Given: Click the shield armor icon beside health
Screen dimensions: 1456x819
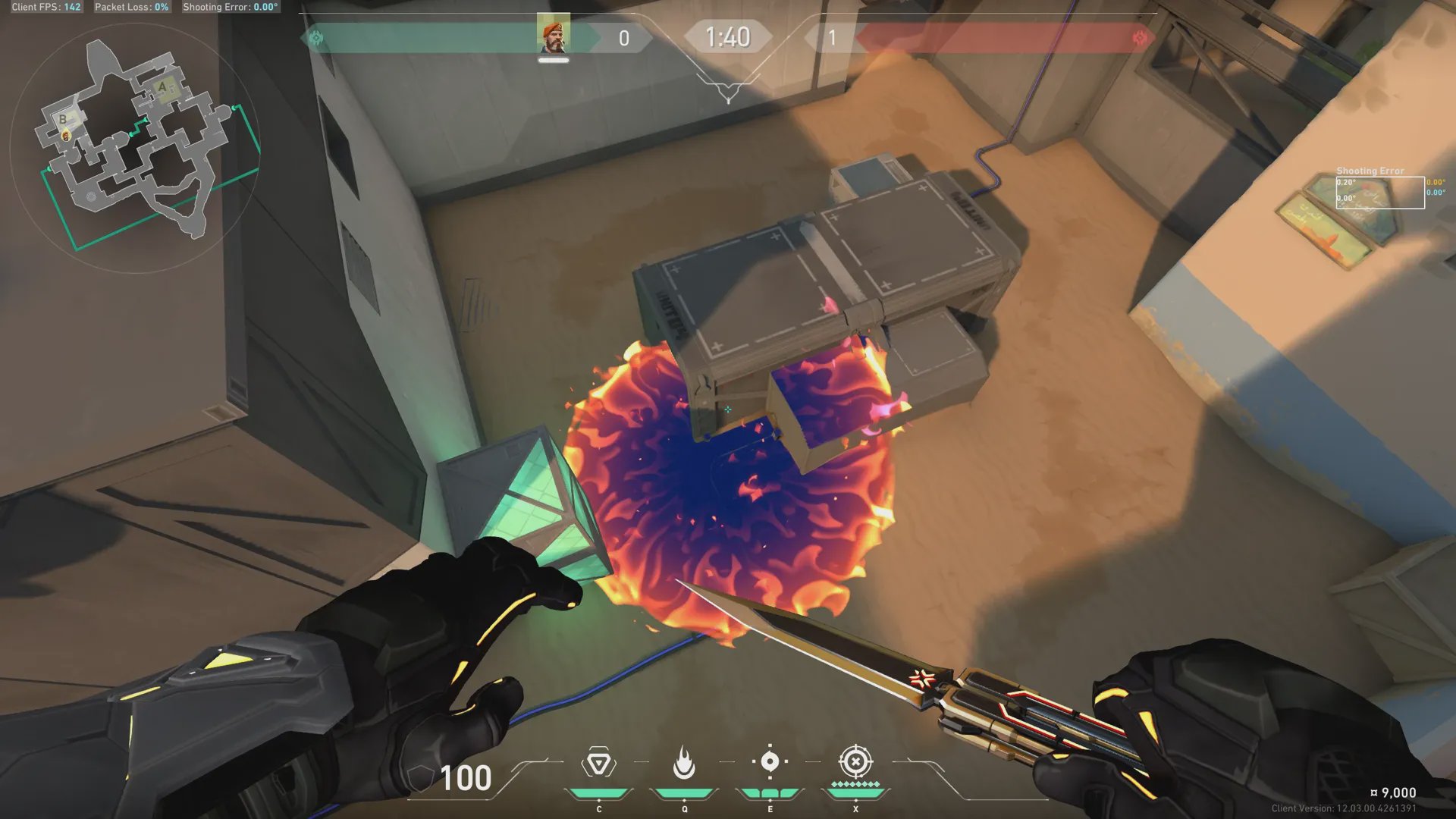Looking at the screenshot, I should 420,778.
